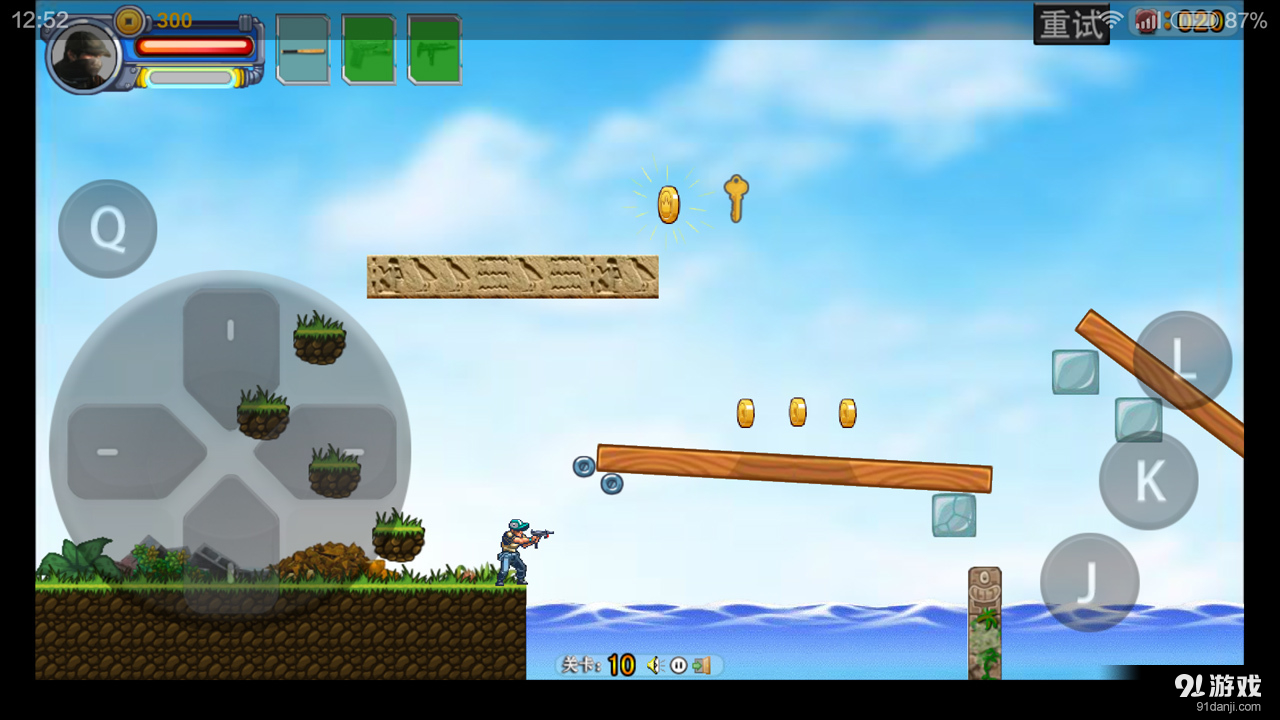Tap the 重试 retry button

[1070, 24]
